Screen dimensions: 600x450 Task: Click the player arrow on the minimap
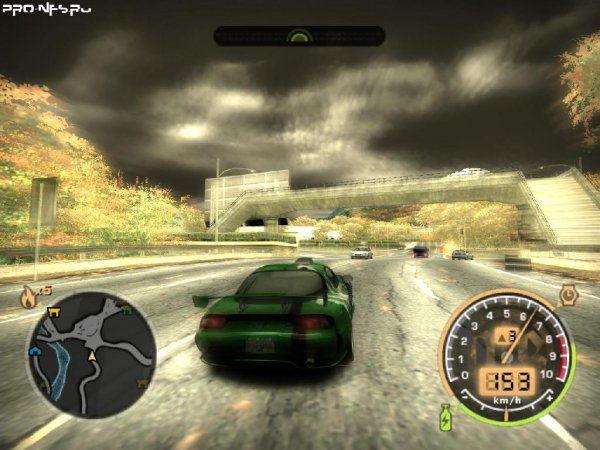click(x=93, y=355)
